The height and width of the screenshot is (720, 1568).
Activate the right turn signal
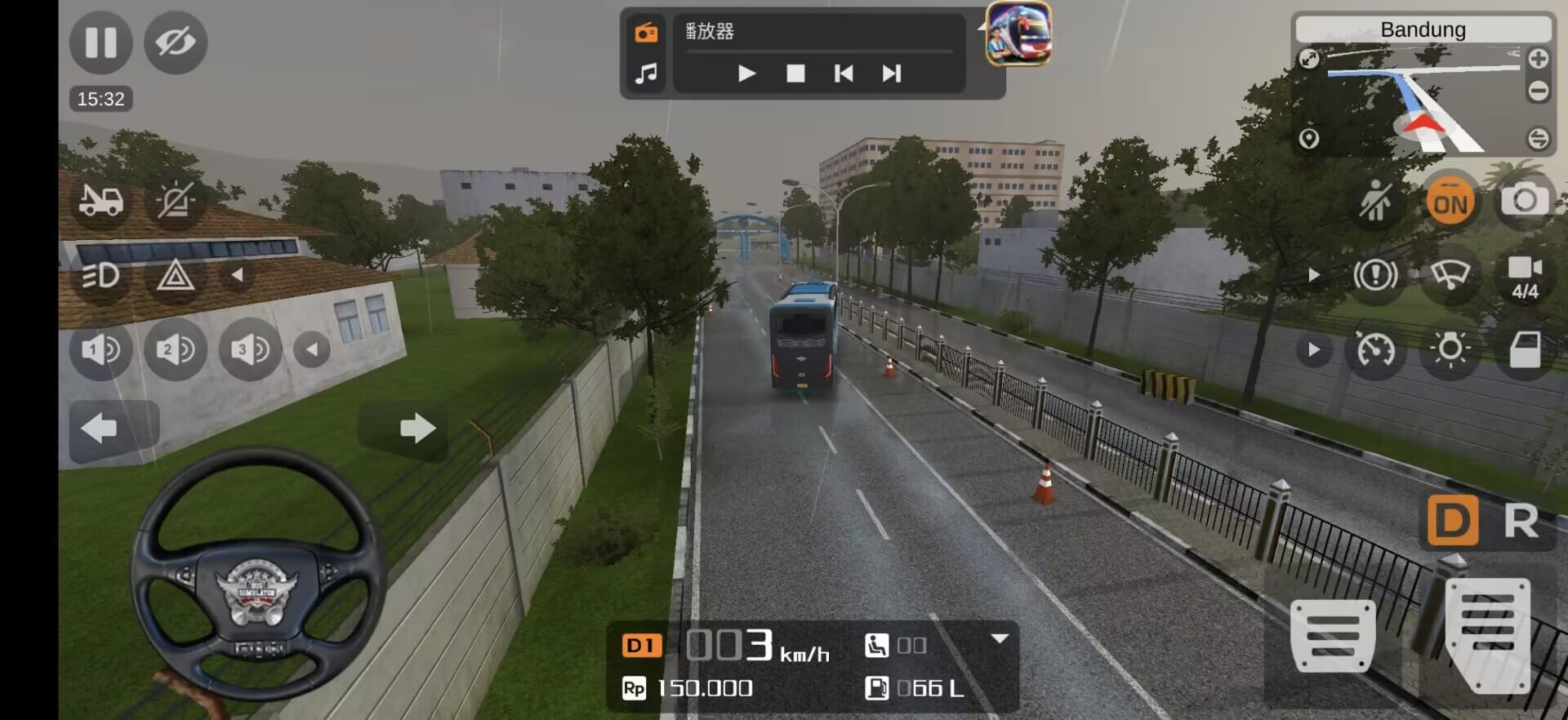[x=416, y=428]
